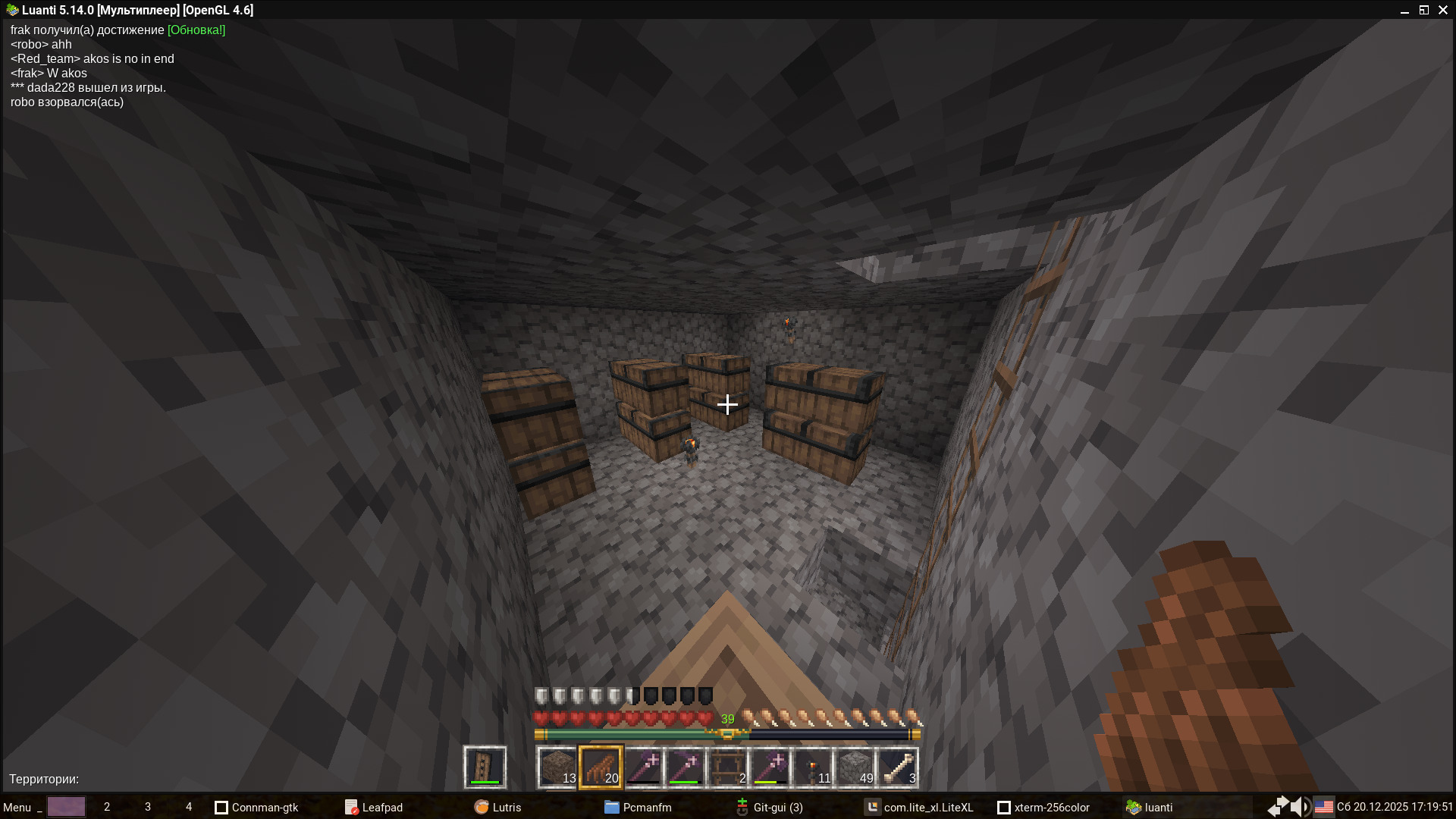Select the bone item slot

pos(898,767)
